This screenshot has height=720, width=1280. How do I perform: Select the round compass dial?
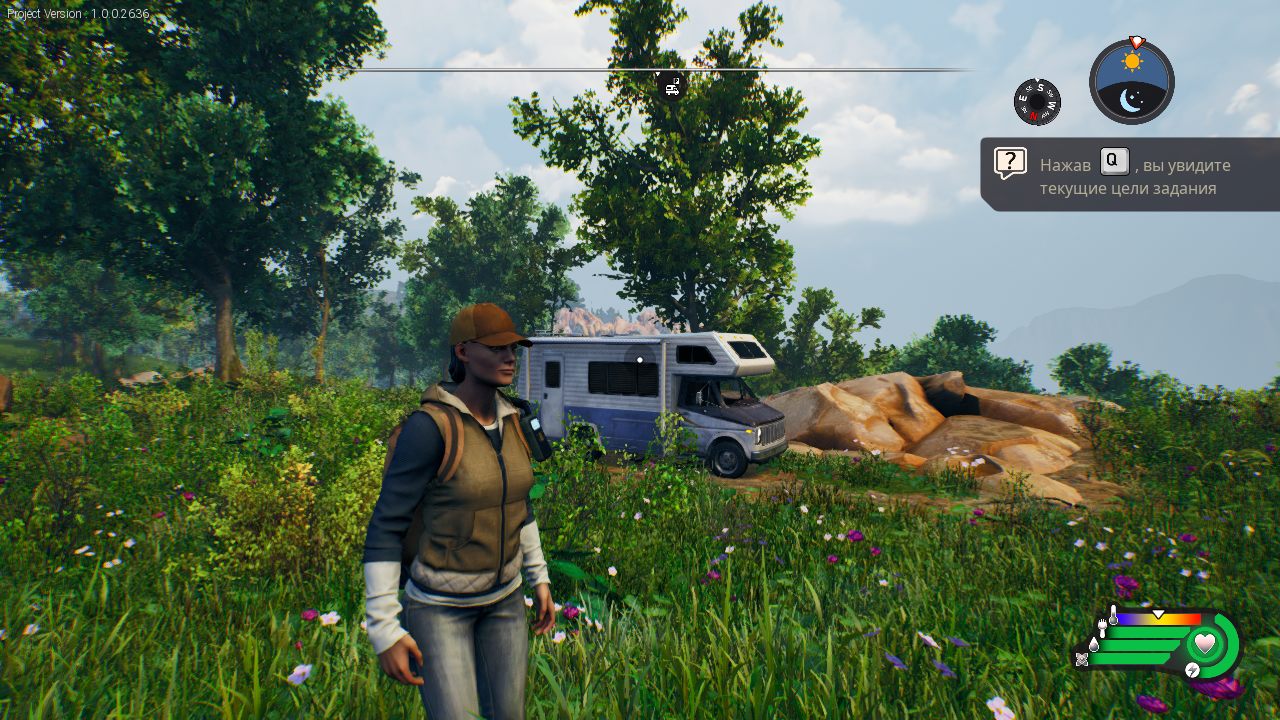click(x=1037, y=102)
